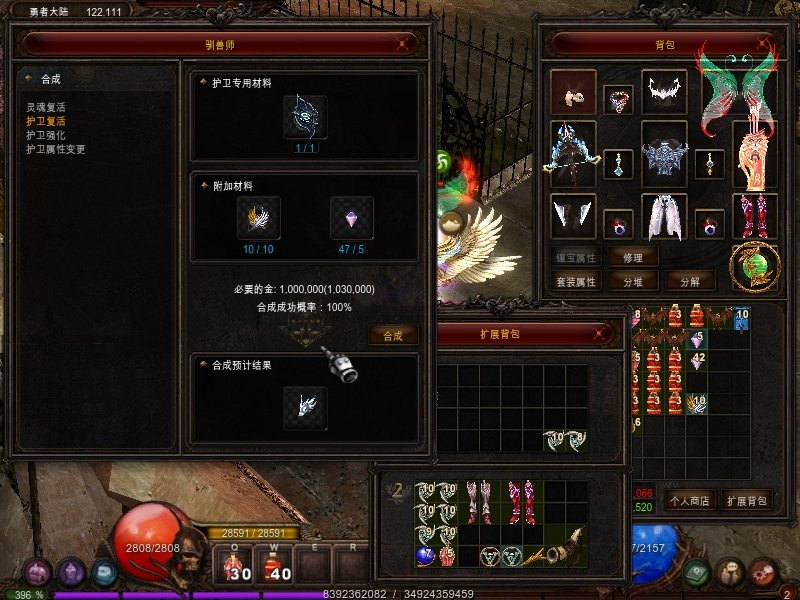This screenshot has width=800, height=600.
Task: Close the 扩展背包 extended bag window
Action: pos(602,334)
